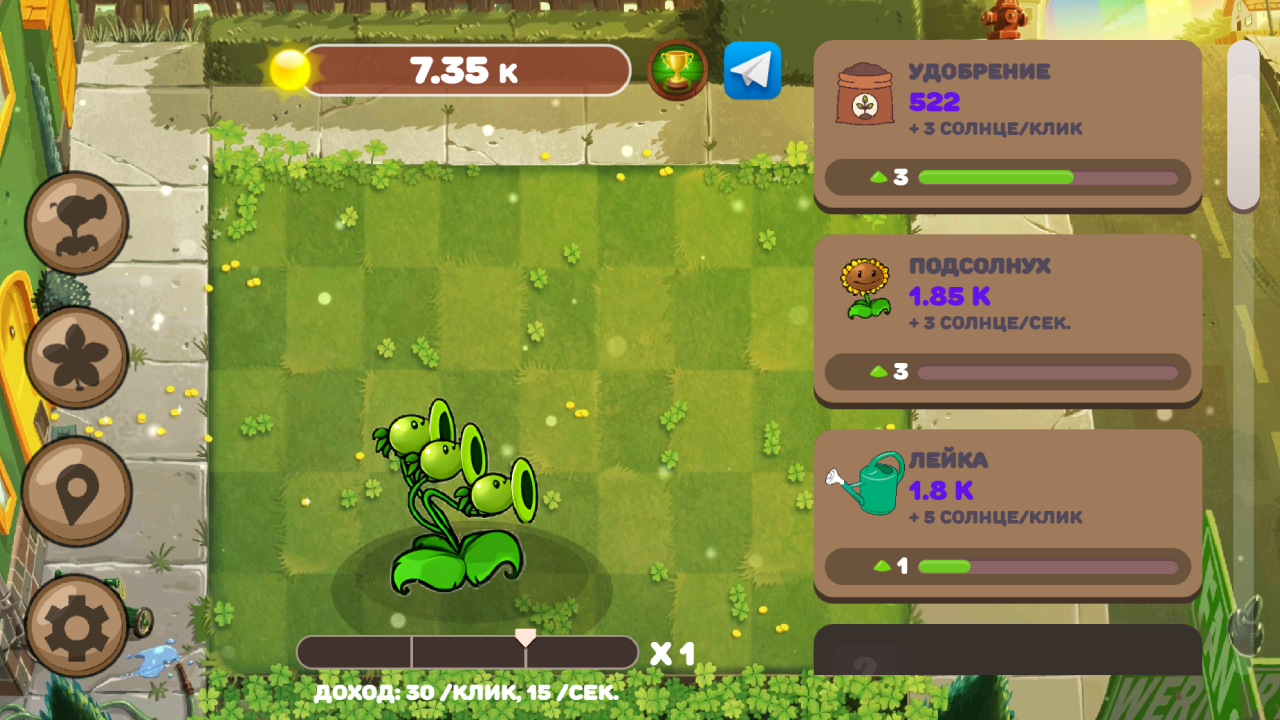Select the Подсолнух sunflower icon

[x=866, y=287]
